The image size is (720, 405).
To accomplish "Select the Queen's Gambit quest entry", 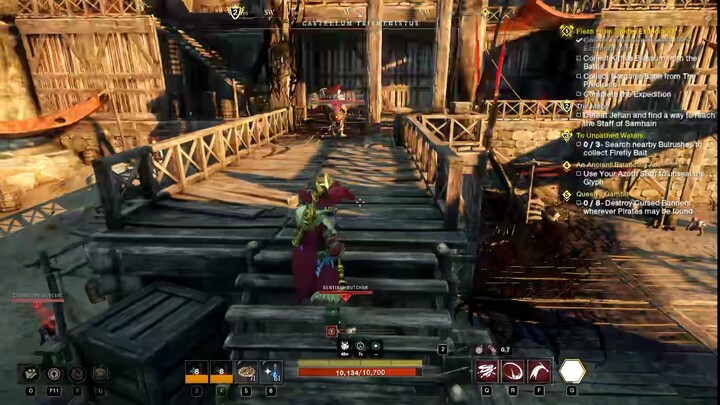I will [602, 195].
